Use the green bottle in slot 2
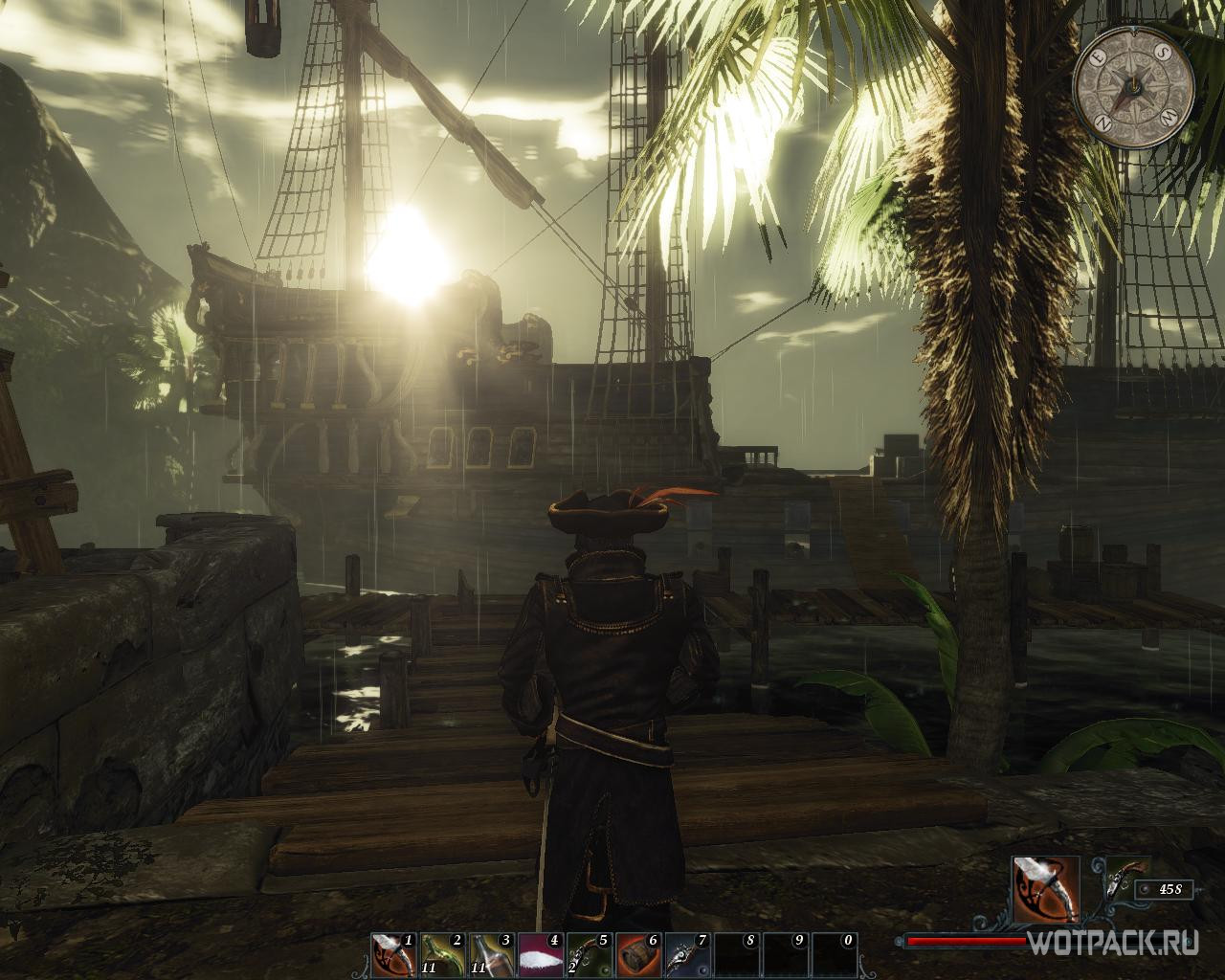The height and width of the screenshot is (980, 1225). click(442, 955)
